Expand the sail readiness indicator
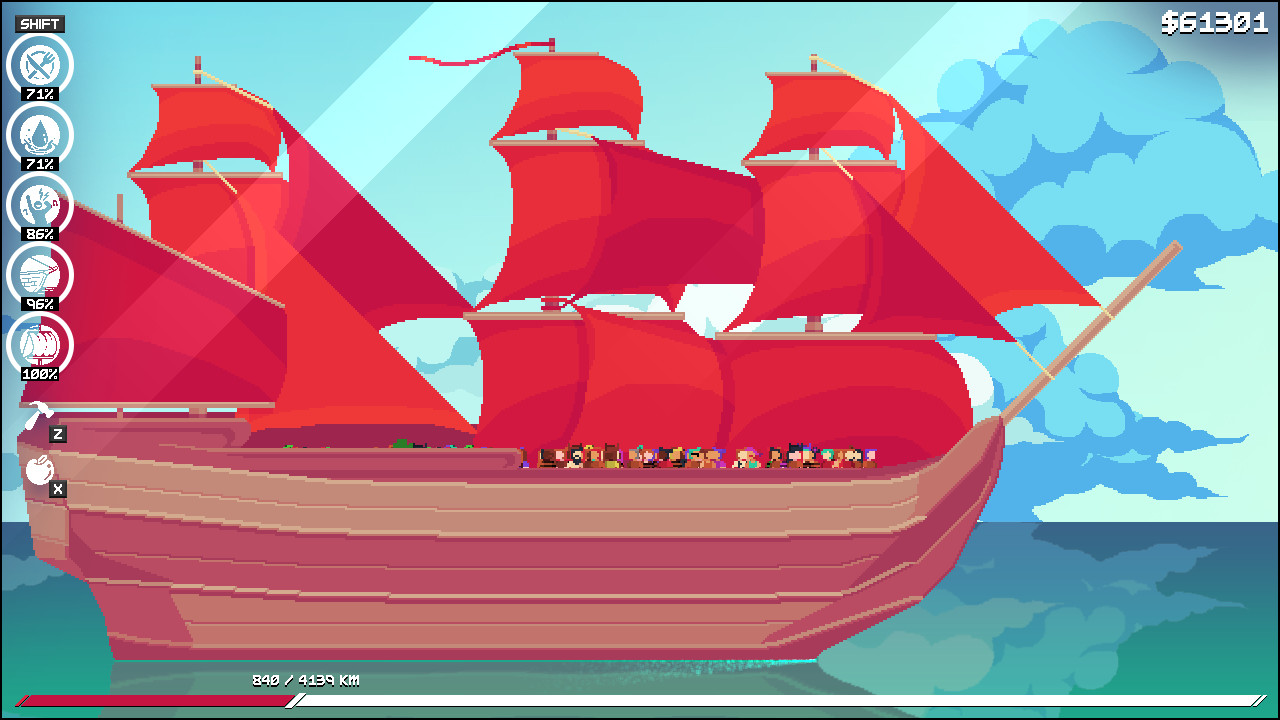This screenshot has height=720, width=1280. (40, 374)
